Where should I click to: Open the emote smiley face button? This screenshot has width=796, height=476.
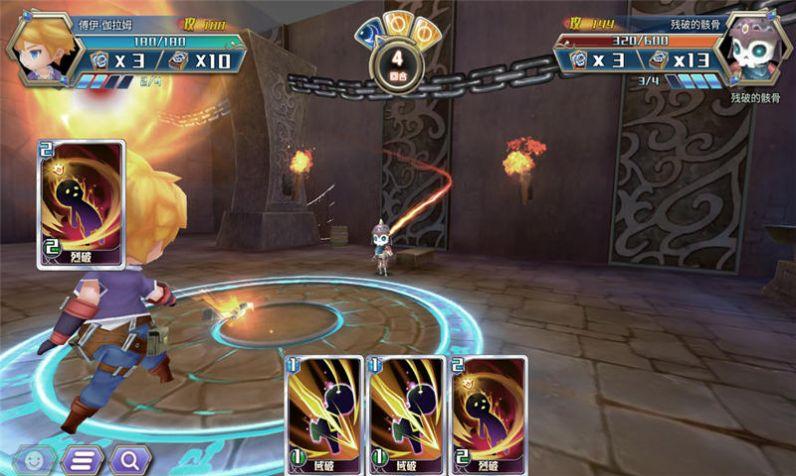pyautogui.click(x=35, y=460)
